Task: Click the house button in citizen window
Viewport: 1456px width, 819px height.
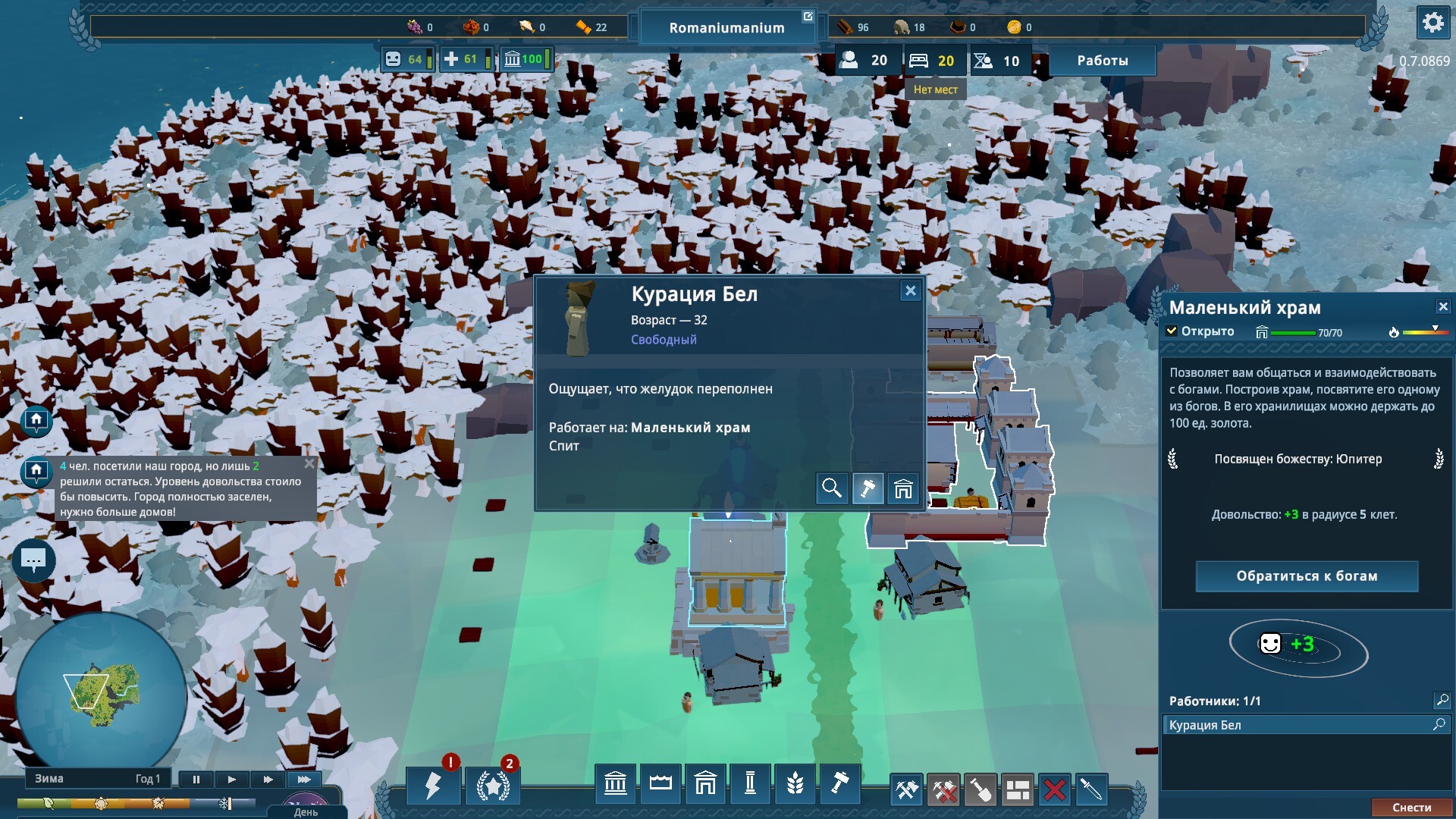Action: [x=903, y=488]
